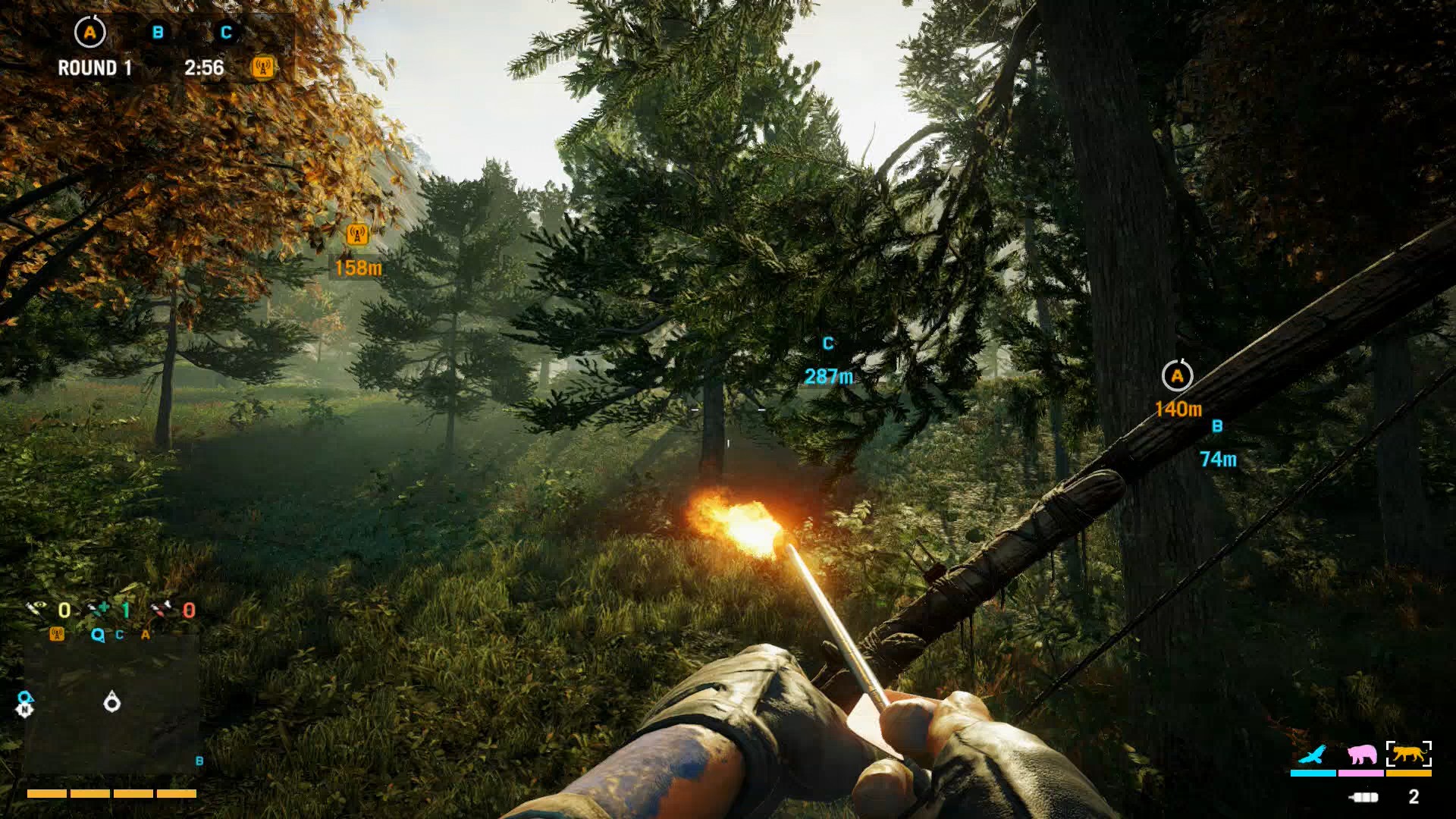Click the orange radio tower marker above the minimap
1456x819 pixels.
(57, 635)
